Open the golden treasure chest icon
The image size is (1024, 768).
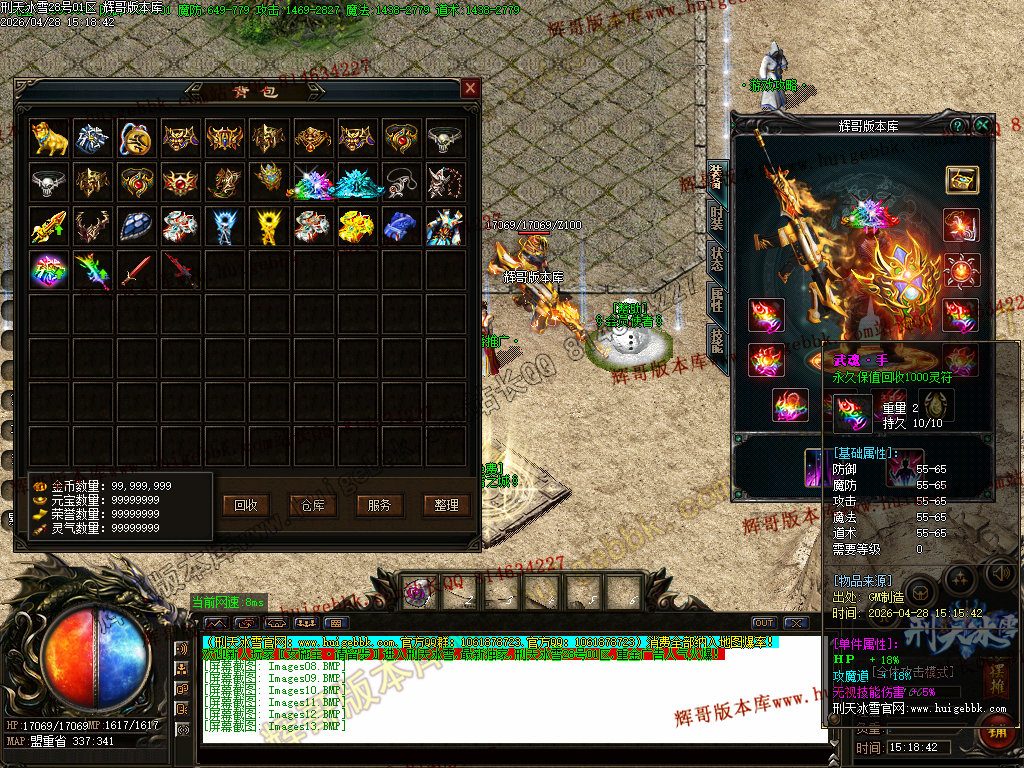tap(962, 180)
